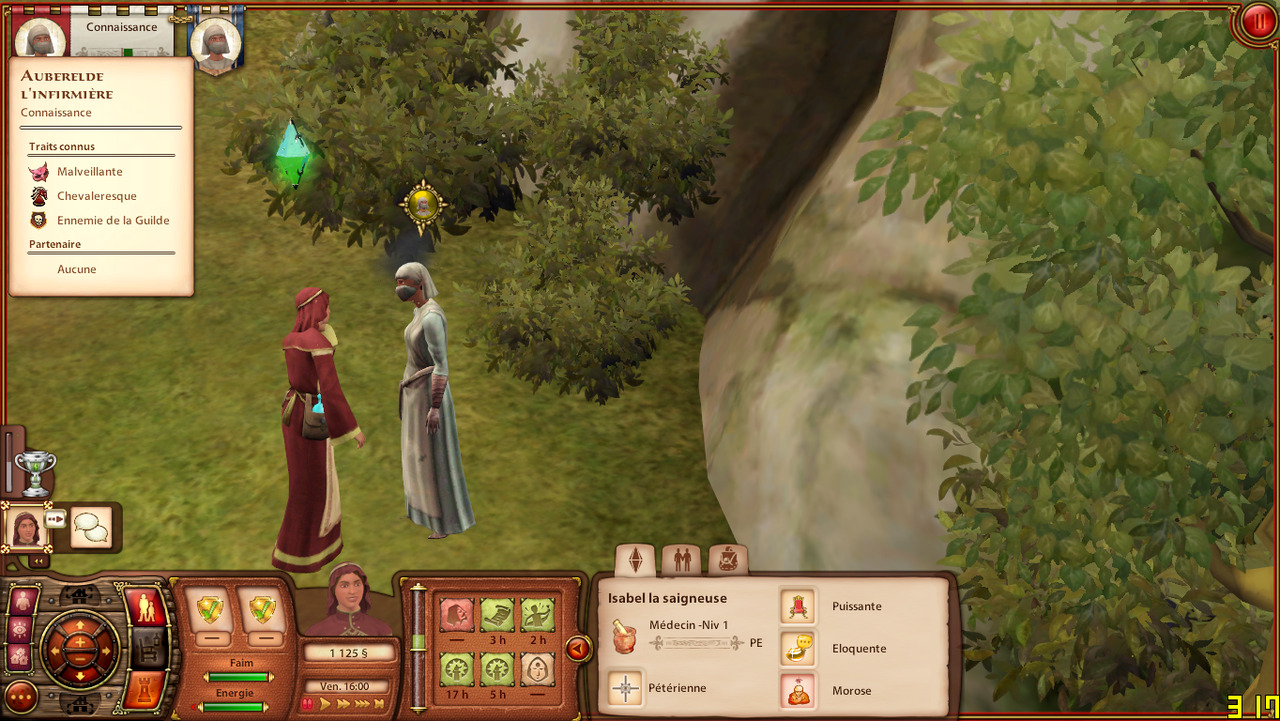1280x721 pixels.
Task: Select the Eloquente trait icon
Action: click(x=798, y=648)
